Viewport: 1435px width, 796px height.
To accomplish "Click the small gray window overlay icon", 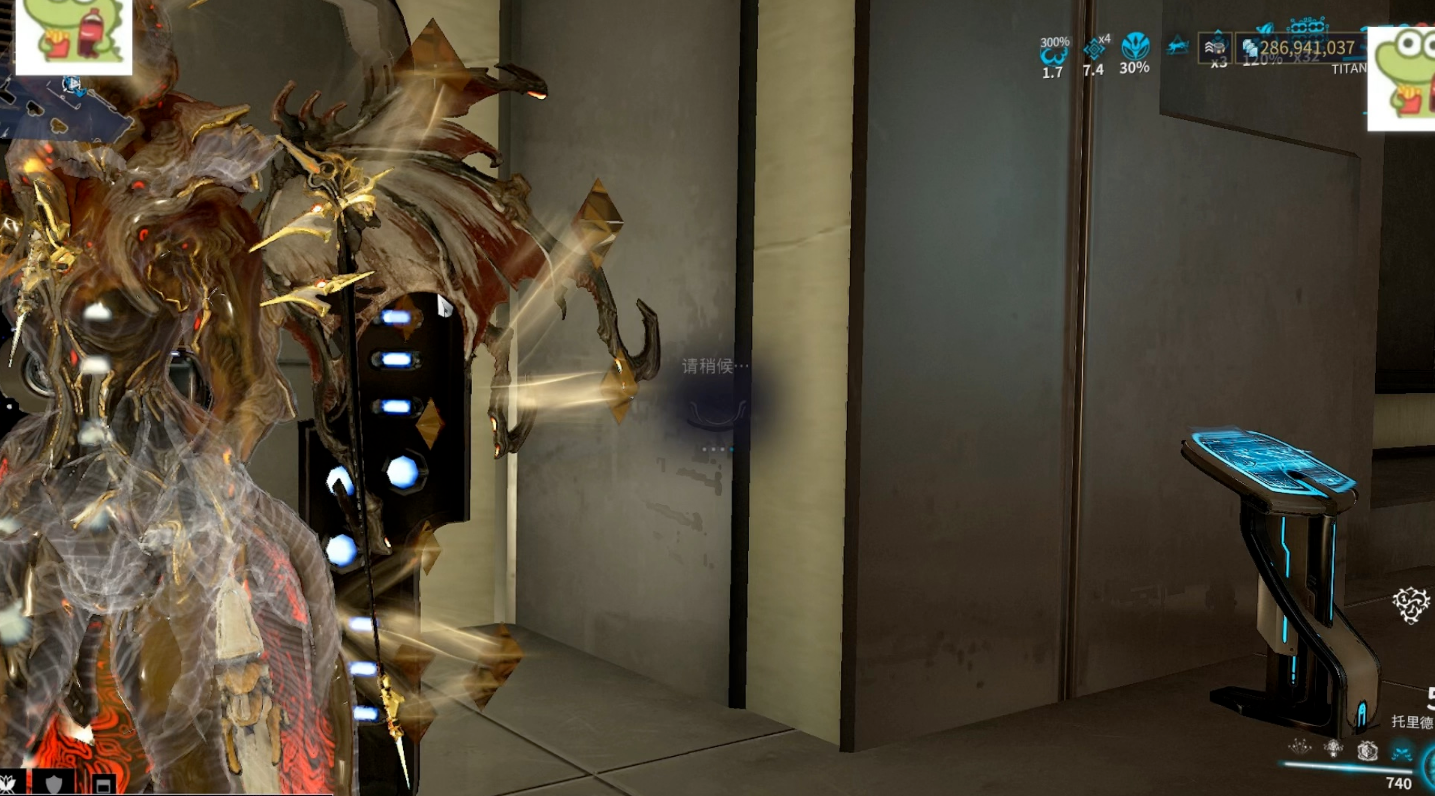I will [x=102, y=784].
